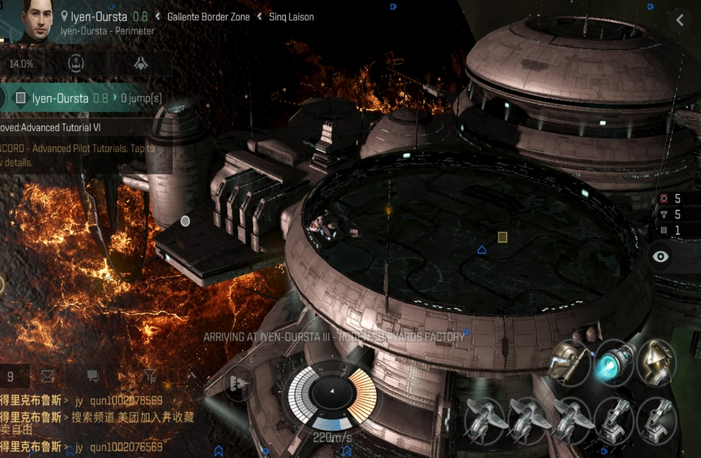Tap the ship speed dial
The image size is (701, 458).
click(x=329, y=400)
